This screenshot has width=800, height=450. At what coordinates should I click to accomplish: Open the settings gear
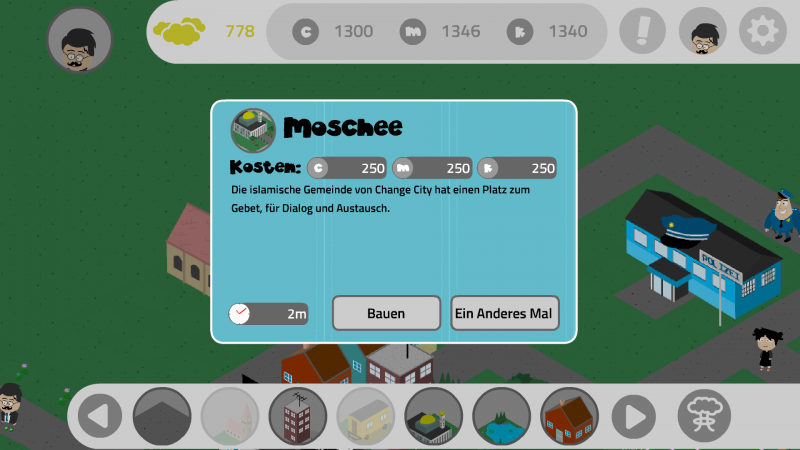(x=762, y=31)
